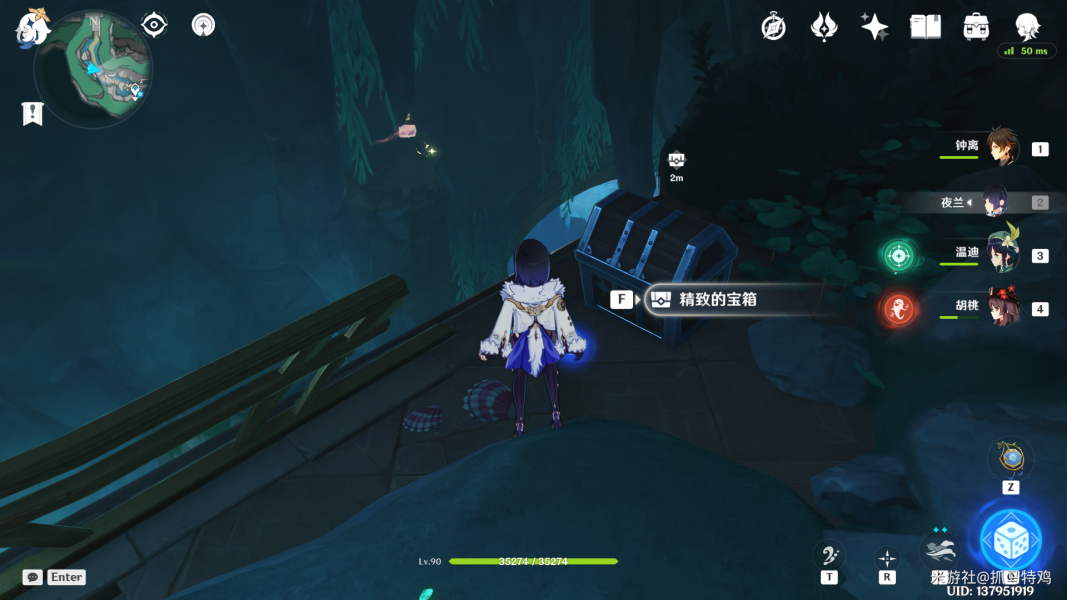The height and width of the screenshot is (600, 1067).
Task: Click the target aim icon above R
Action: point(887,558)
